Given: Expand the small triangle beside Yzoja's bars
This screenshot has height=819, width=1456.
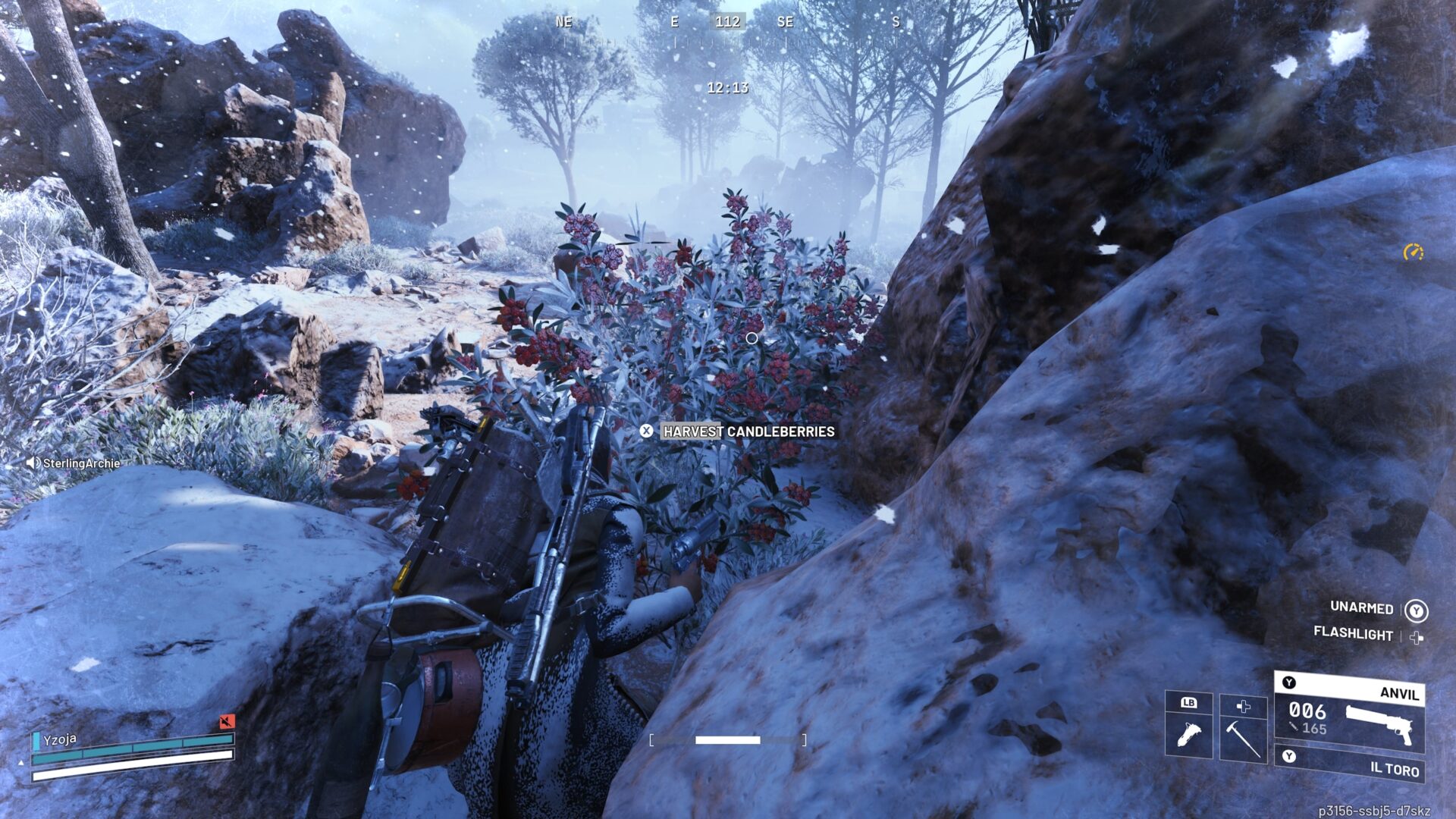Looking at the screenshot, I should pyautogui.click(x=21, y=763).
